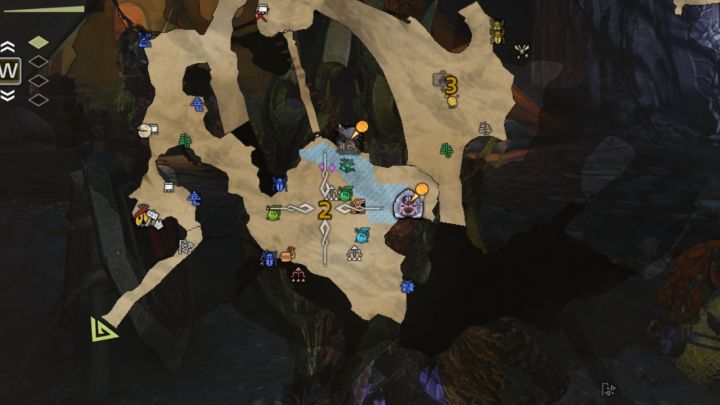720x405 pixels.
Task: Select the area 3 number marker
Action: pos(451,86)
